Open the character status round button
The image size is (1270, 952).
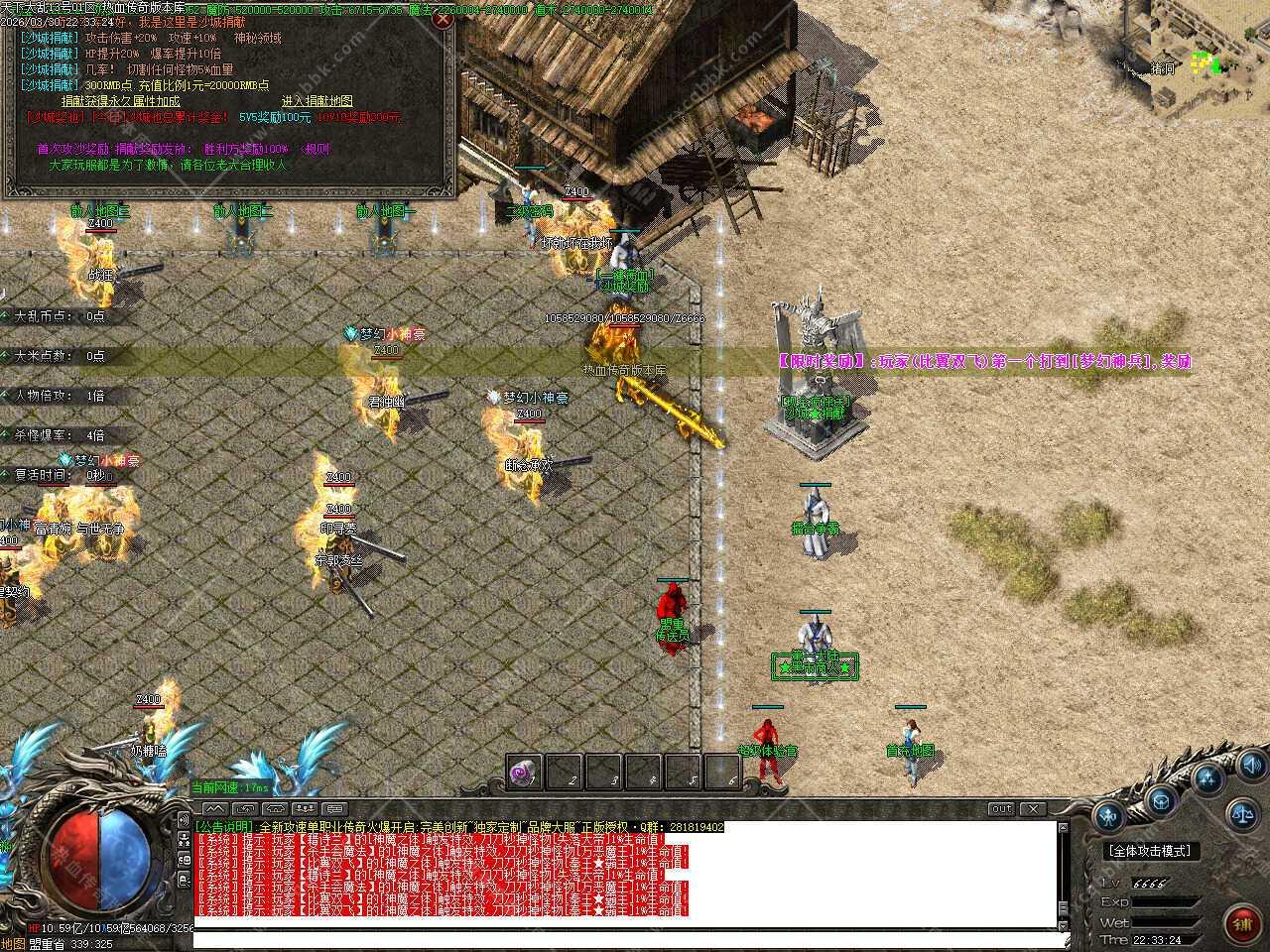(x=1107, y=817)
